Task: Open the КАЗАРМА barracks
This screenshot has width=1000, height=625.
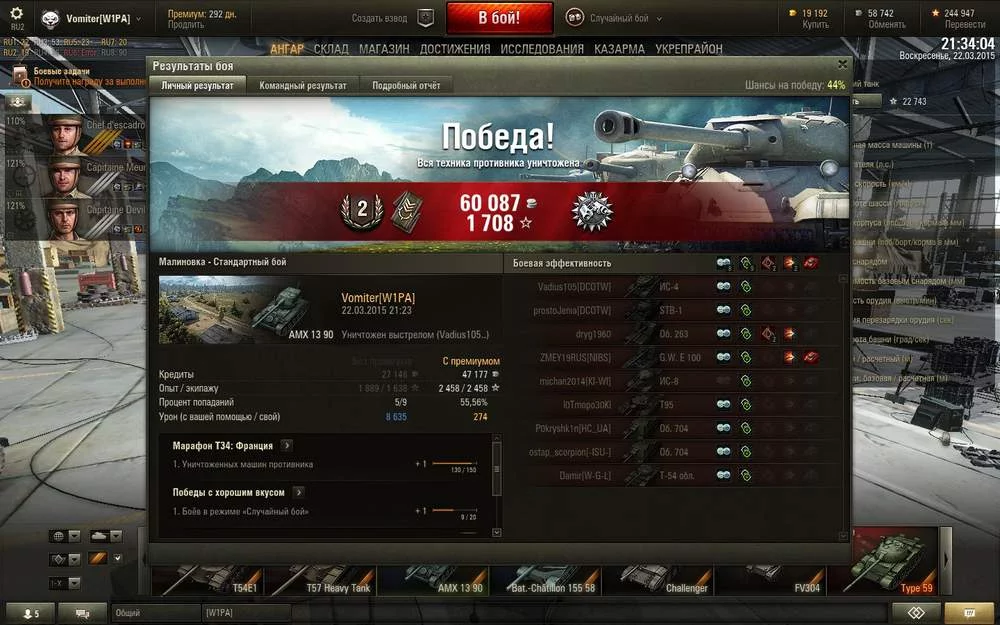Action: click(x=619, y=48)
